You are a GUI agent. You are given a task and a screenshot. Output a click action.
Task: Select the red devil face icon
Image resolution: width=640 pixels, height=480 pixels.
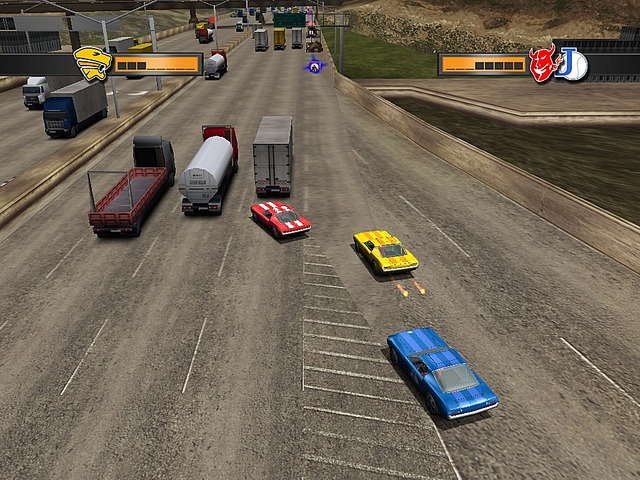[544, 64]
